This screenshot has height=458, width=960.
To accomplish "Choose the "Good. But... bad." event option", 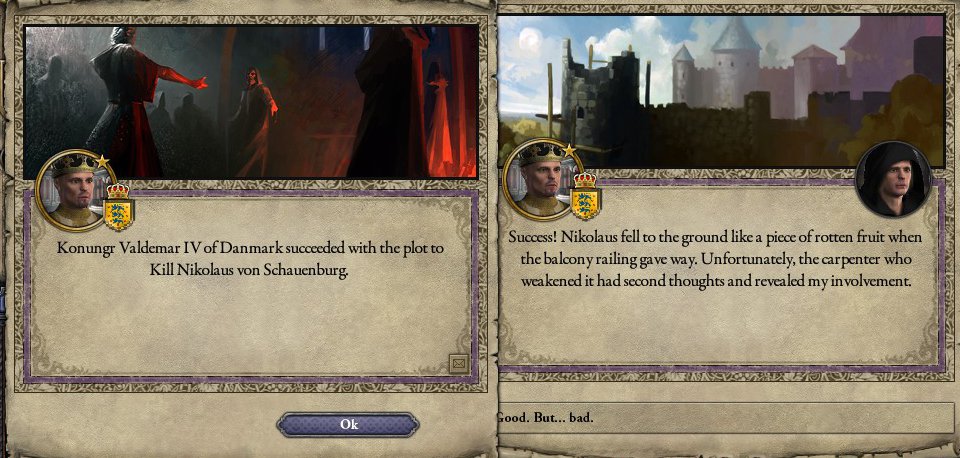I will click(725, 417).
